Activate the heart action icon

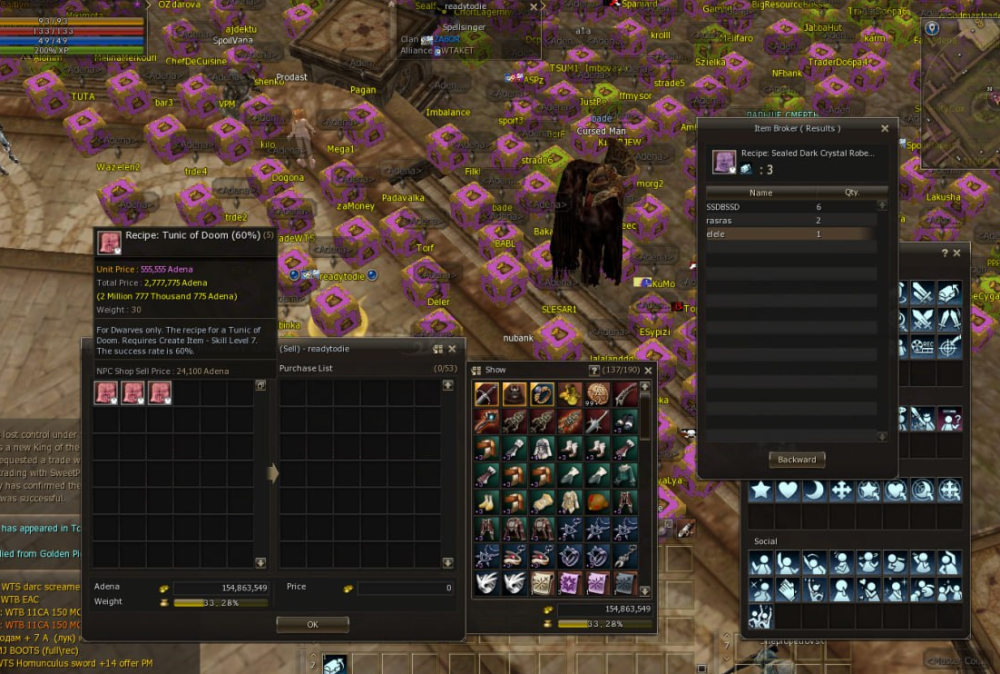coord(789,490)
